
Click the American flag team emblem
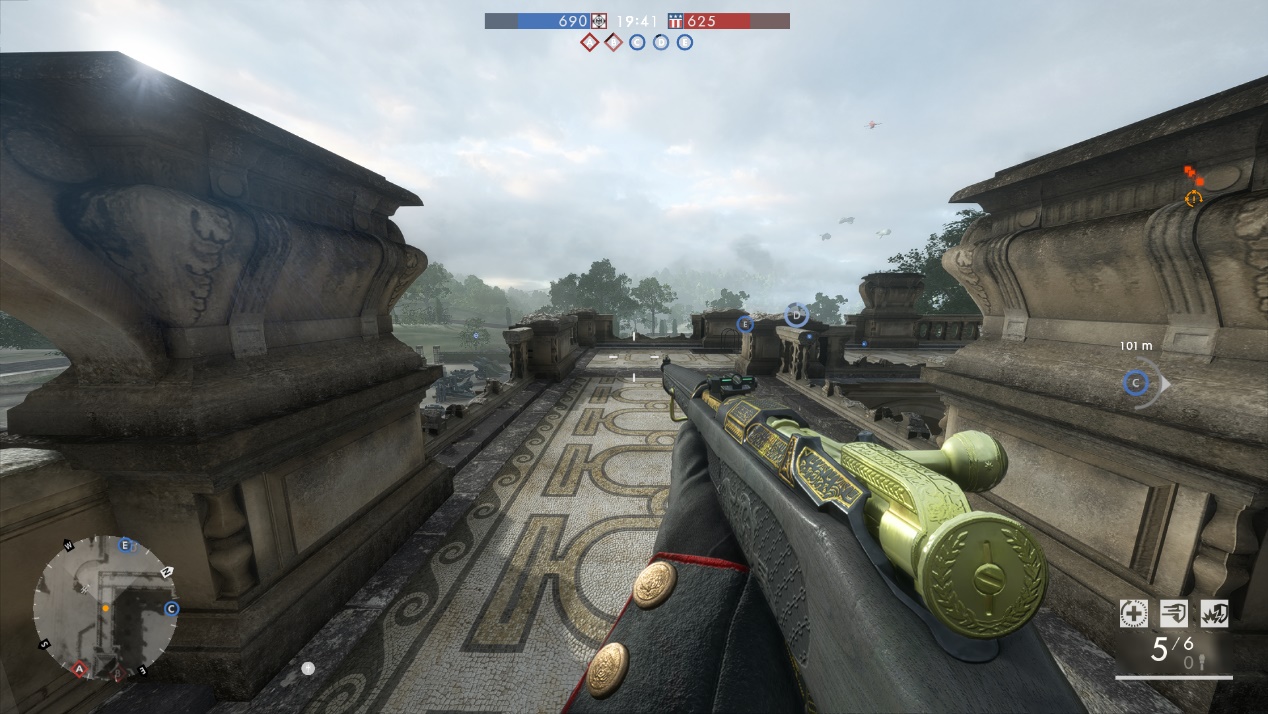[675, 21]
